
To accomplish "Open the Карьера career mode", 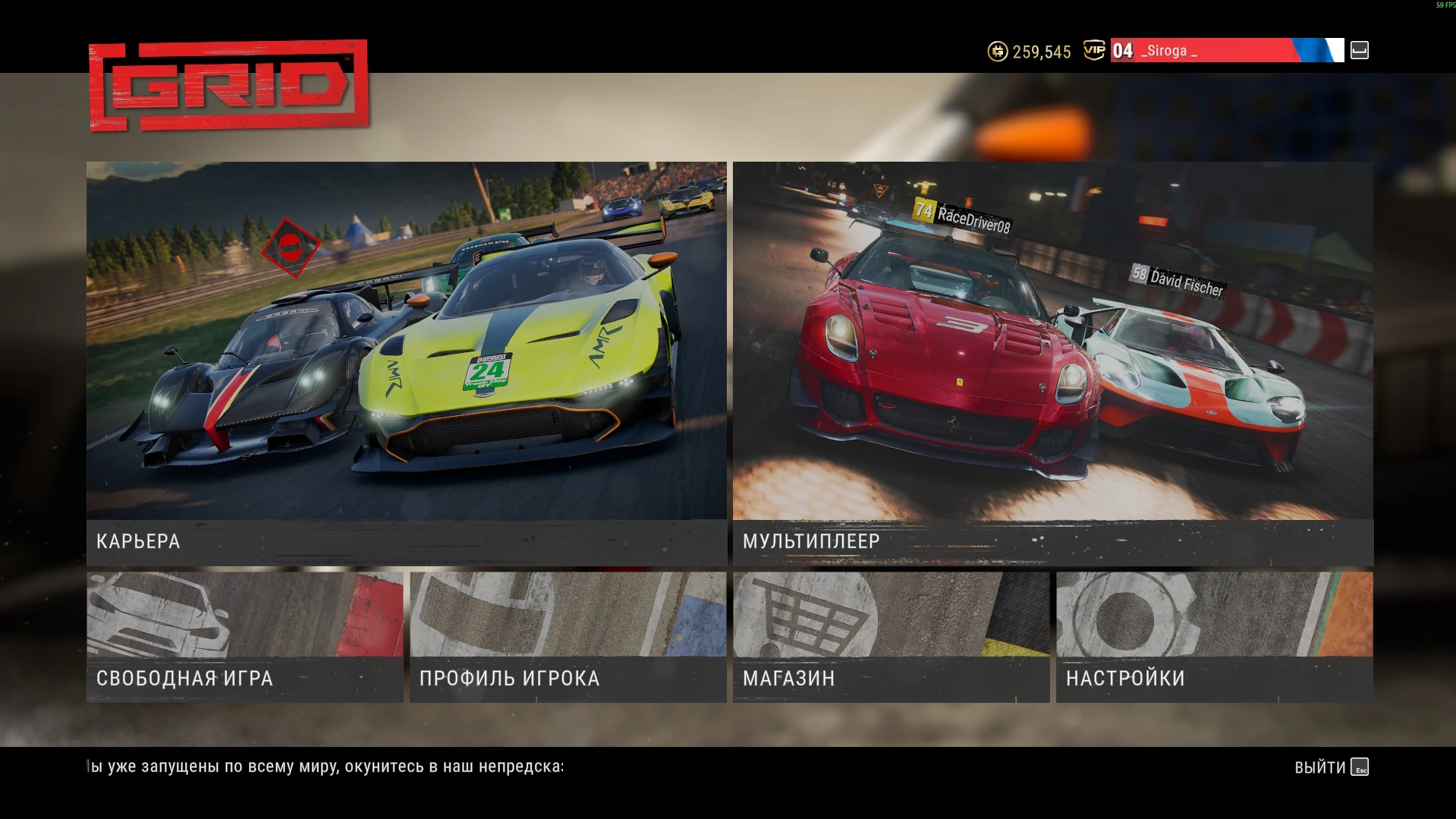I will 406,363.
